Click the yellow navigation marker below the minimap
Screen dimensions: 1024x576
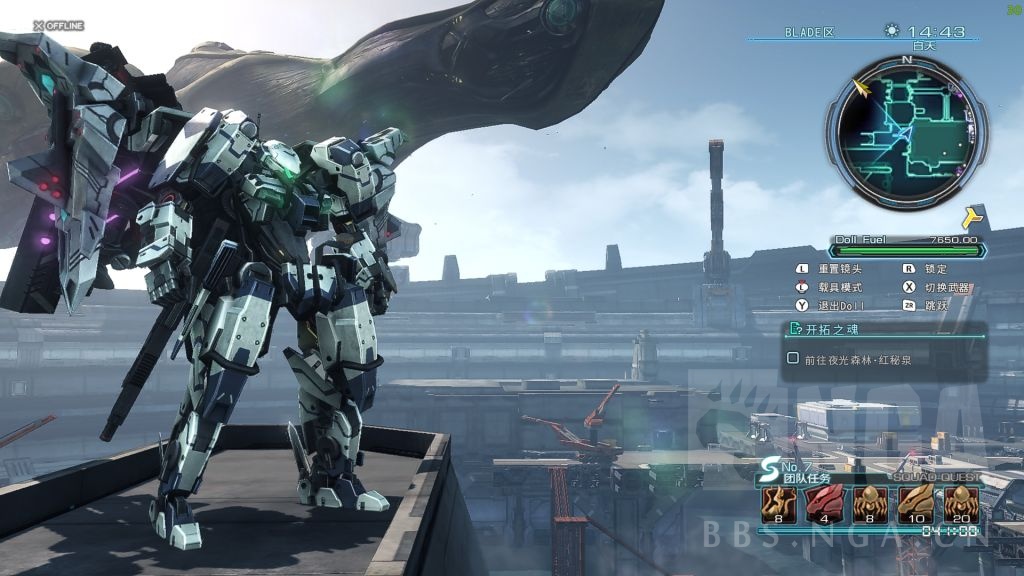pyautogui.click(x=971, y=218)
